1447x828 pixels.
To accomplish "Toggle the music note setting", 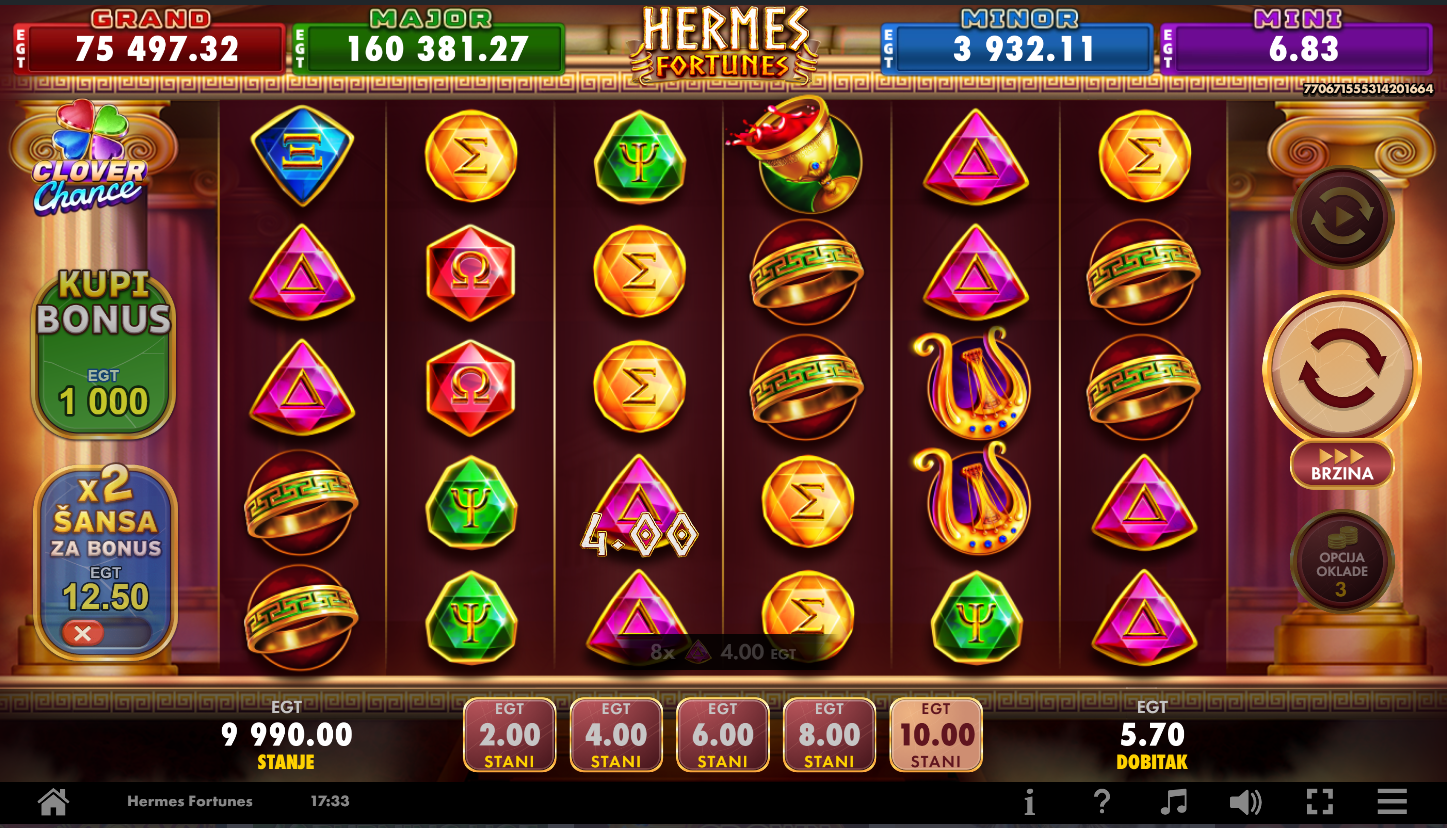I will coord(1173,801).
